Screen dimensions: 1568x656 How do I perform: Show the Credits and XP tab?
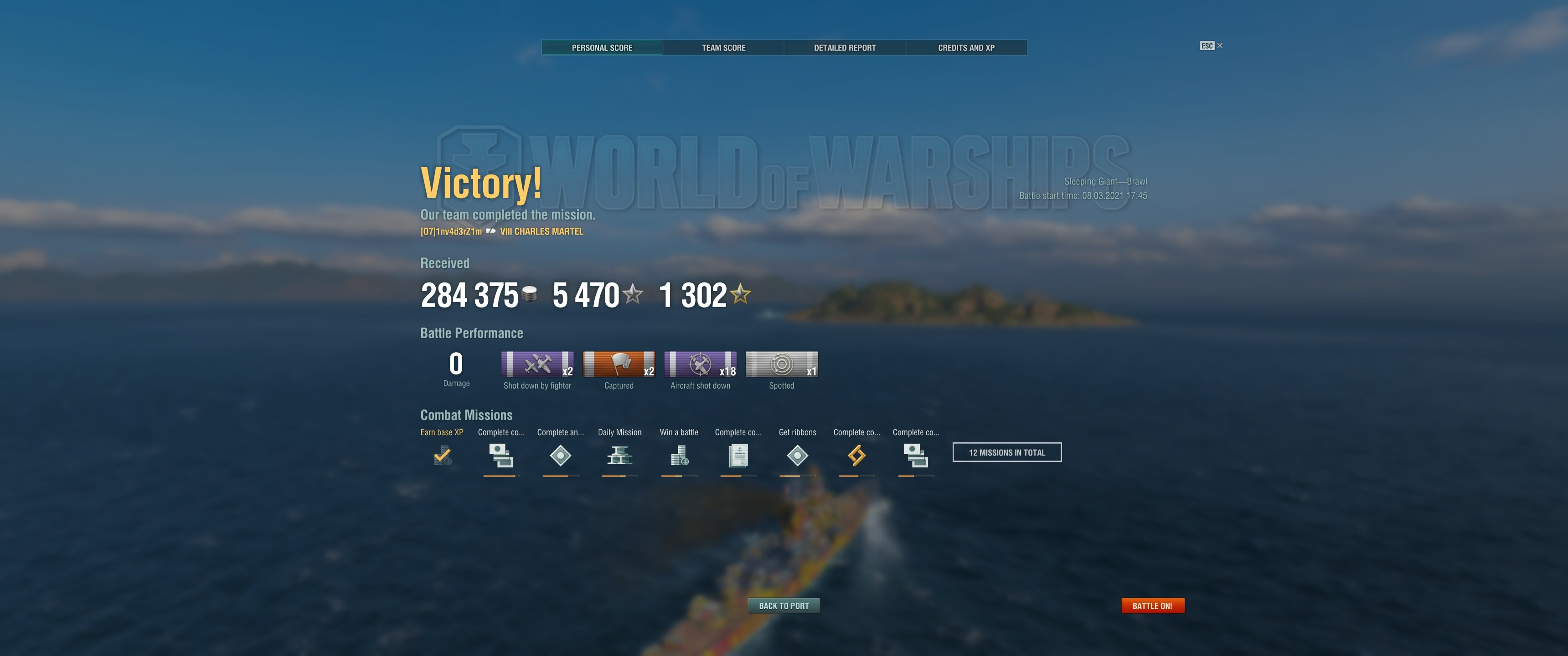[x=966, y=47]
